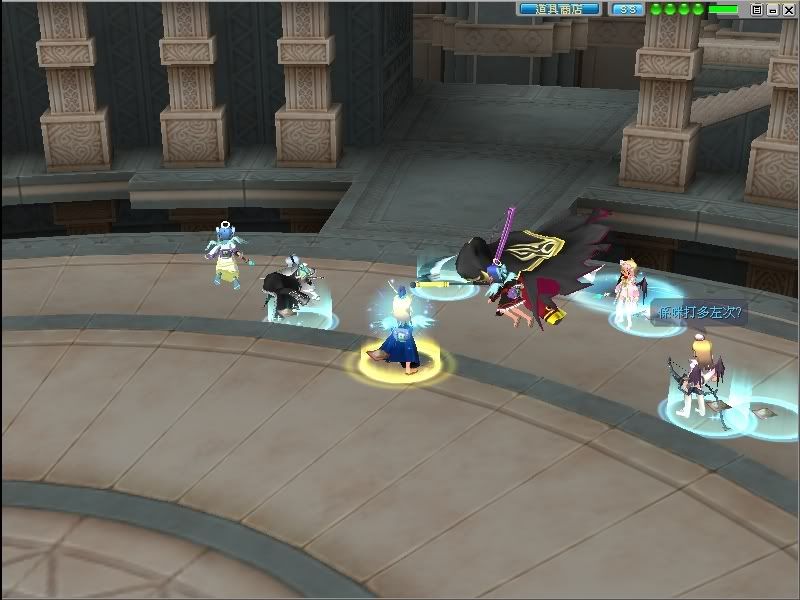
Task: Close the game window
Action: point(787,9)
